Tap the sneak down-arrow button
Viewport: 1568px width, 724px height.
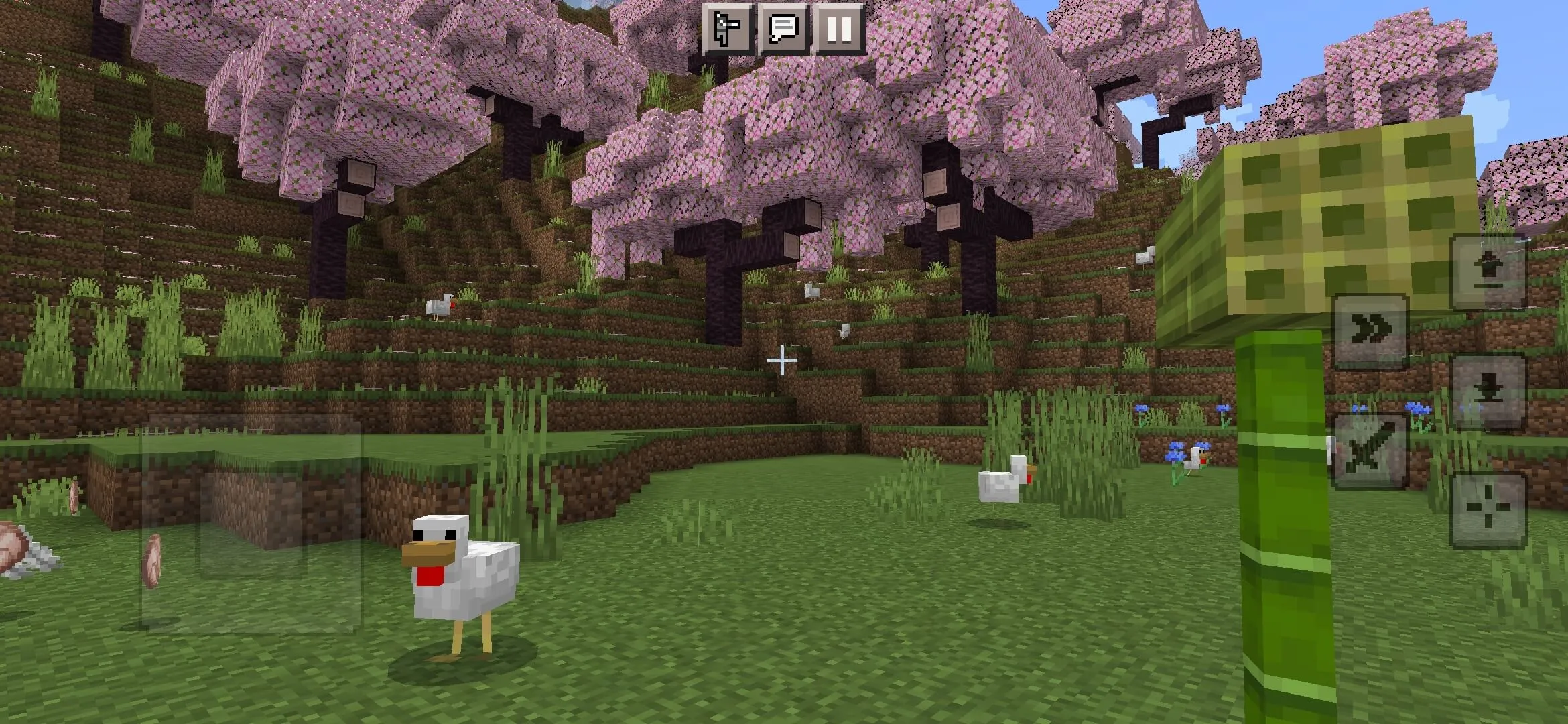1488,391
